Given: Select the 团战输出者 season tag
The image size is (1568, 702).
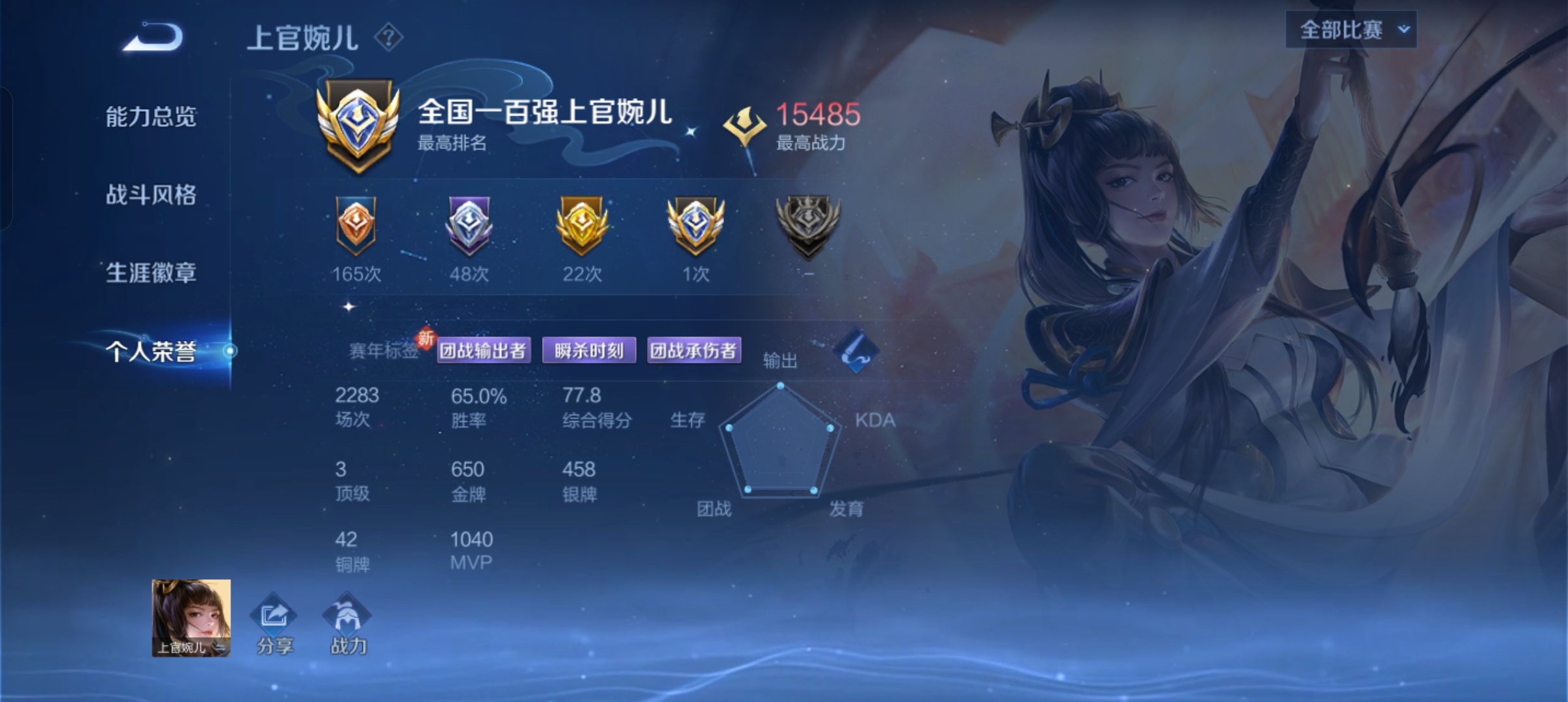Looking at the screenshot, I should click(x=484, y=350).
